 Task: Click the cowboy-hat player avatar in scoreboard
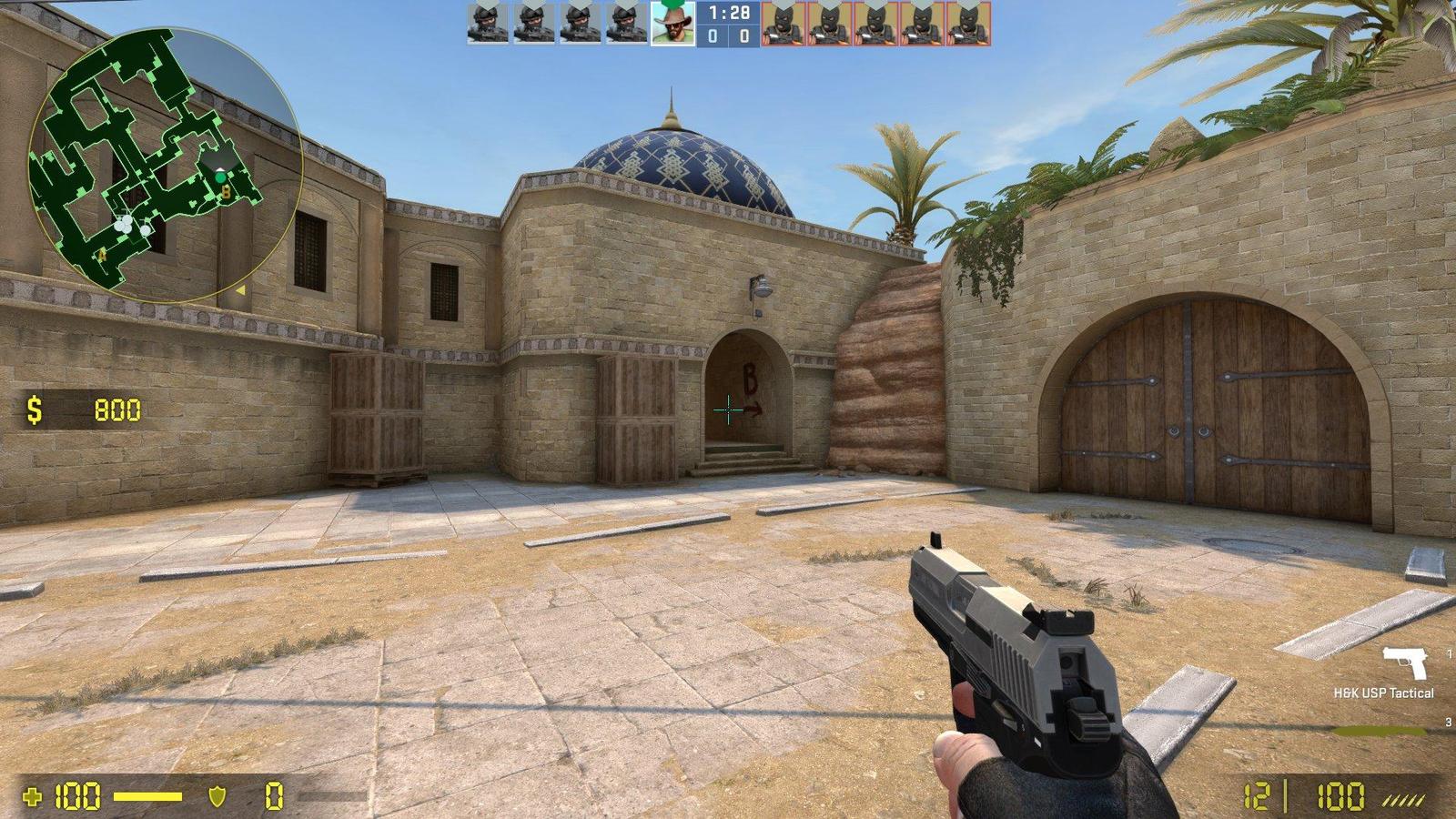[x=671, y=25]
